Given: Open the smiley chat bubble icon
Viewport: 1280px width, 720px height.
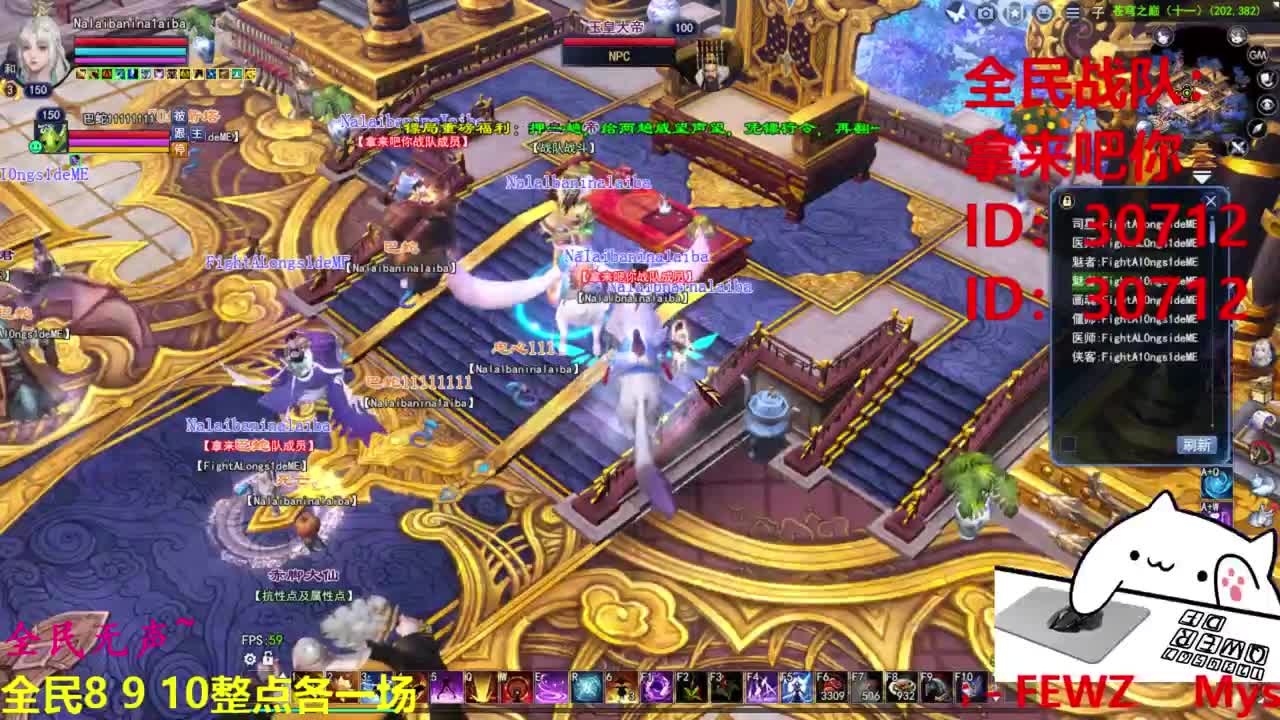Looking at the screenshot, I should click(x=1045, y=12).
